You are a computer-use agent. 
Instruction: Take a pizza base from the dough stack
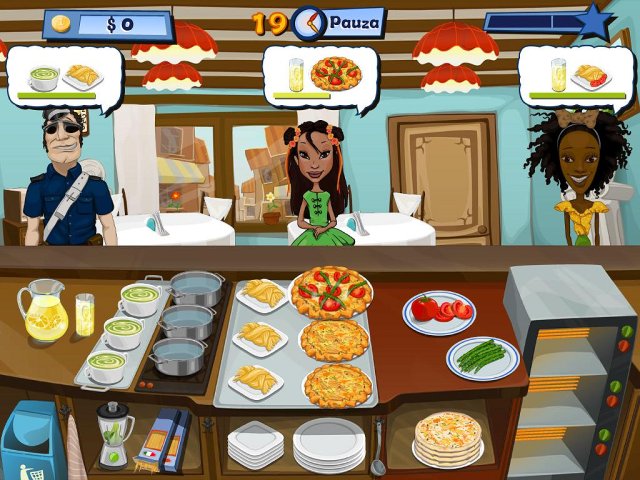pos(448,438)
